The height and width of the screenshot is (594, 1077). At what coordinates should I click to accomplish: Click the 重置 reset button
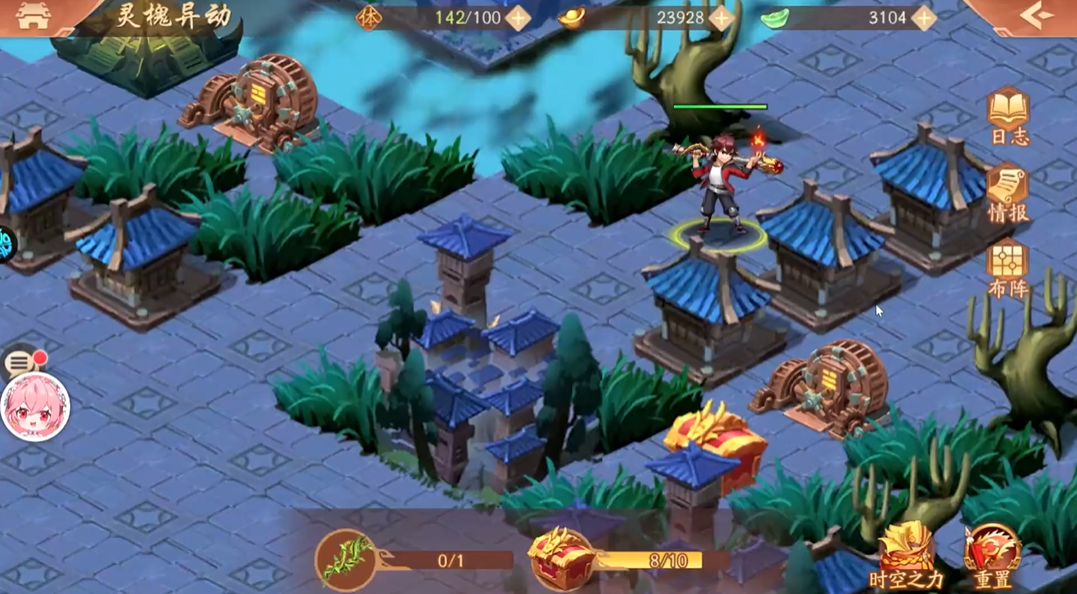tap(992, 556)
